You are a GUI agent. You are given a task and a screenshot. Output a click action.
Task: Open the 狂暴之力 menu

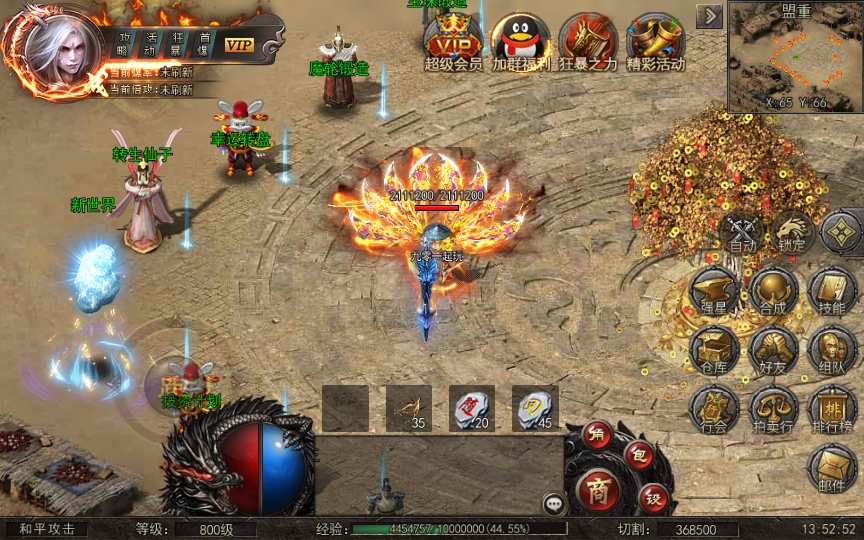click(587, 40)
